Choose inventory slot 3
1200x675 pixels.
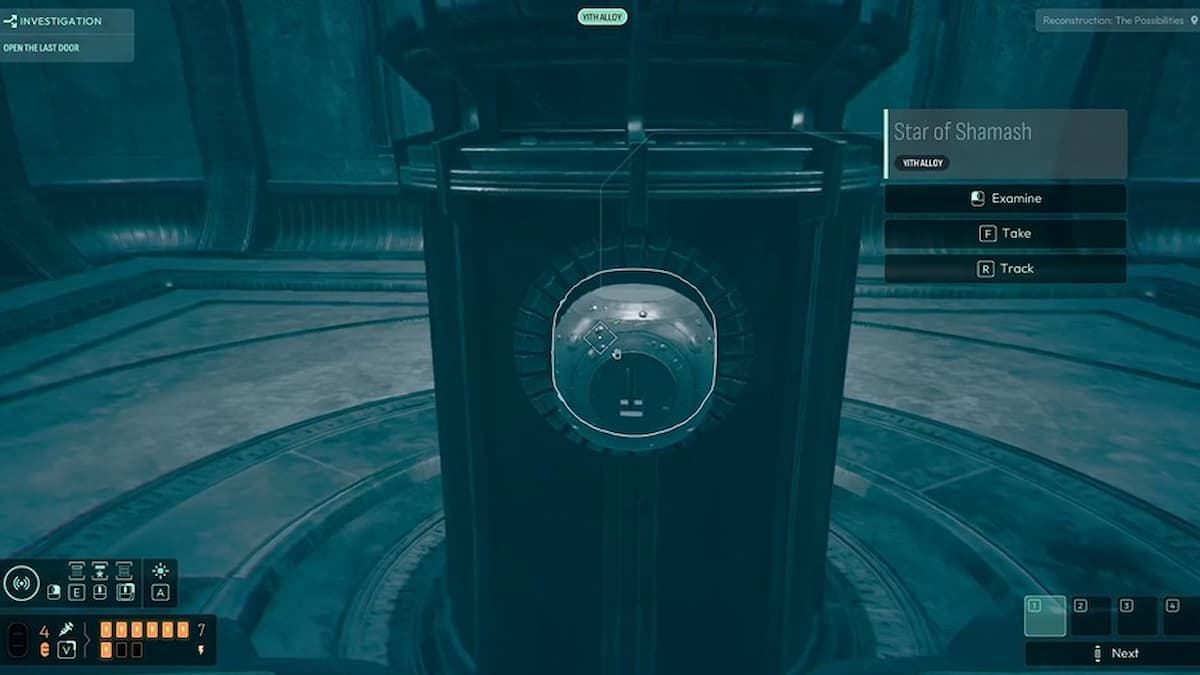pos(1137,616)
